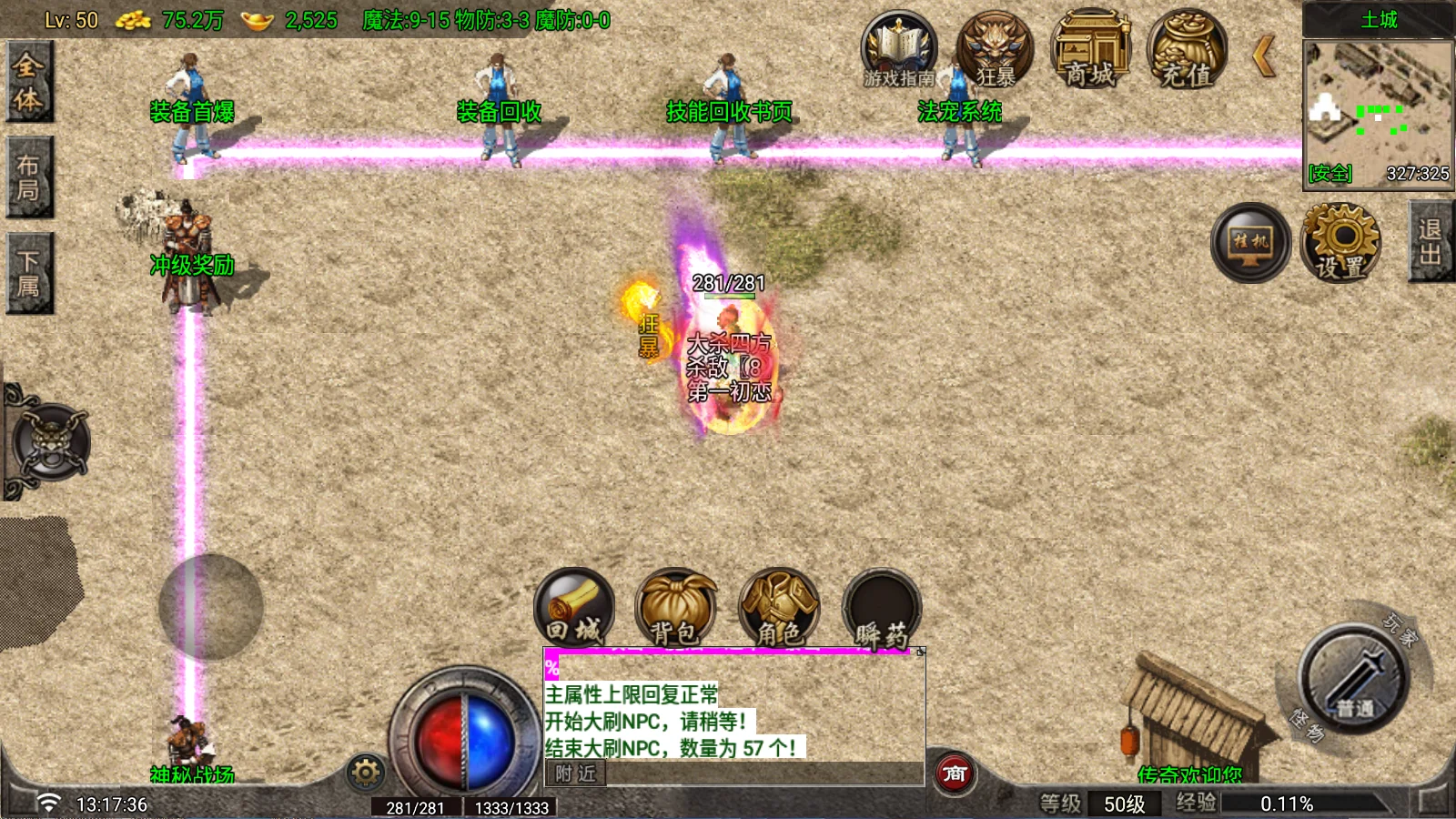
Task: Tap the 普通 sword attack button
Action: pos(1354,679)
